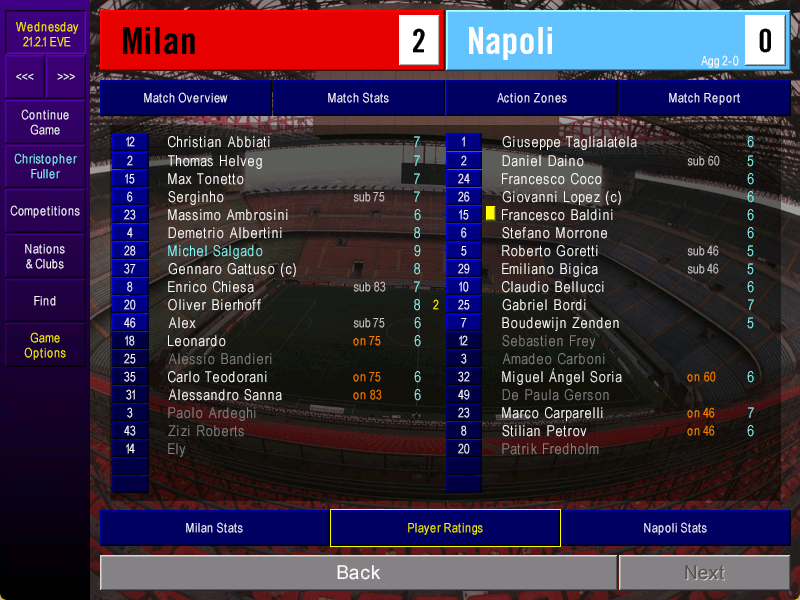Viewport: 800px width, 600px height.
Task: Select Oliver Bierhoff in Milan lineup
Action: 215,305
